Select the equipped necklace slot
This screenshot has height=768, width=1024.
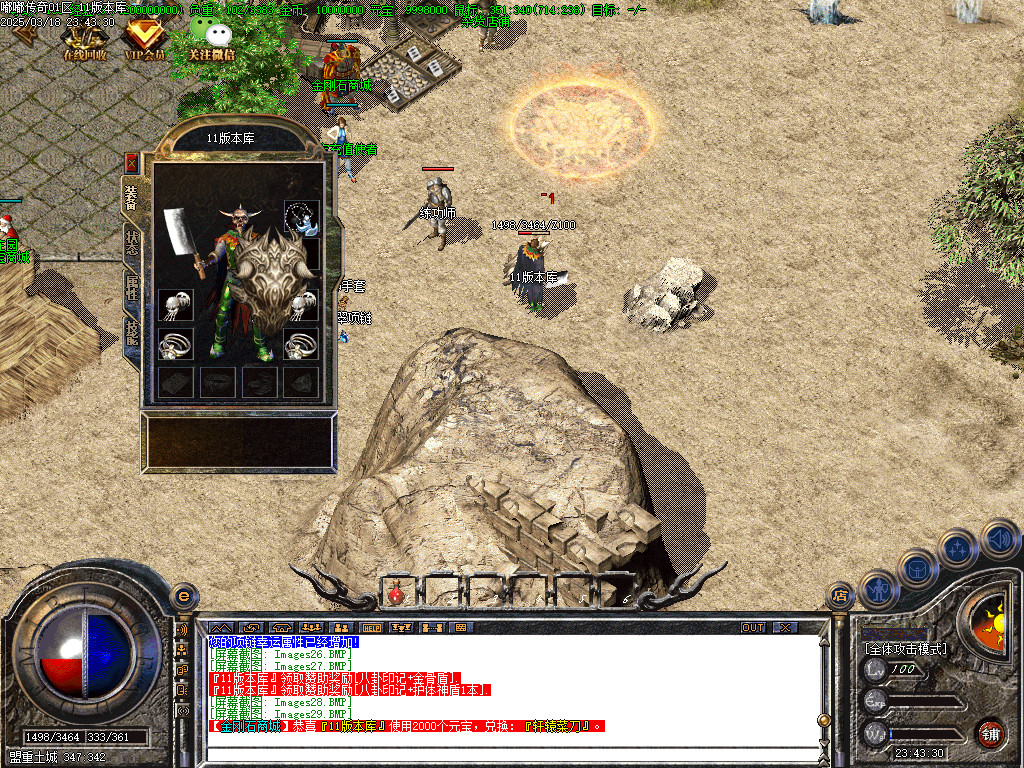[x=302, y=216]
